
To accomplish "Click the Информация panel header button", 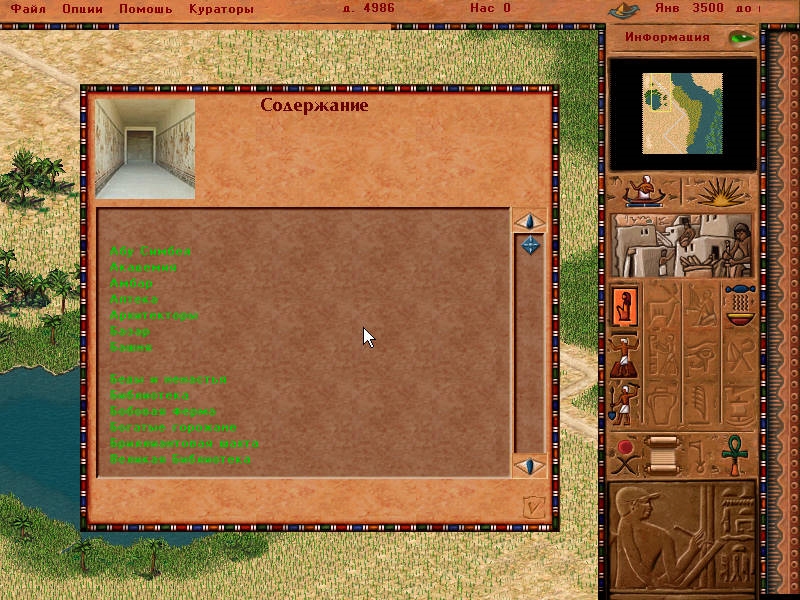I will point(667,38).
